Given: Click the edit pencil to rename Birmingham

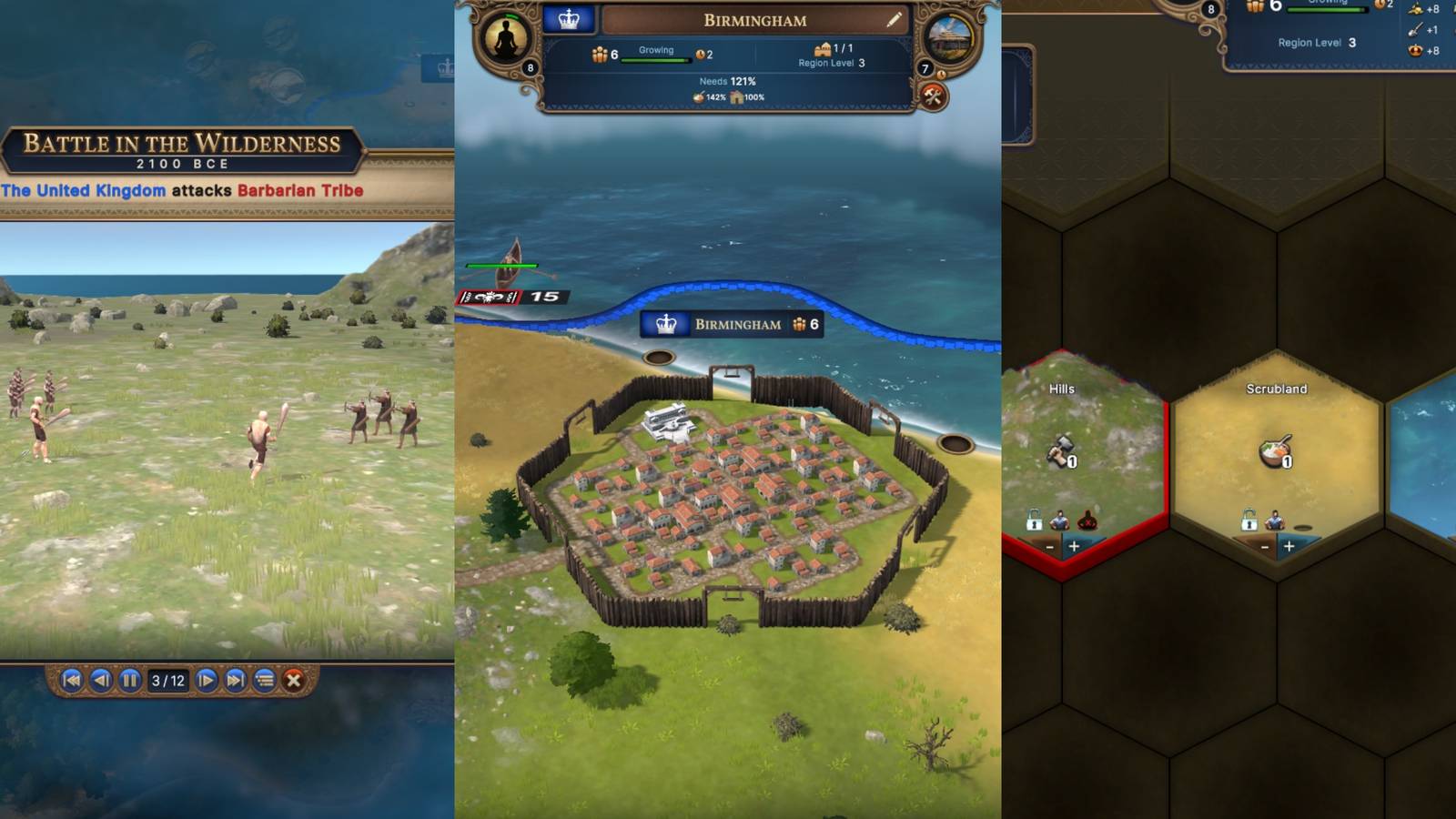Looking at the screenshot, I should coord(895,20).
